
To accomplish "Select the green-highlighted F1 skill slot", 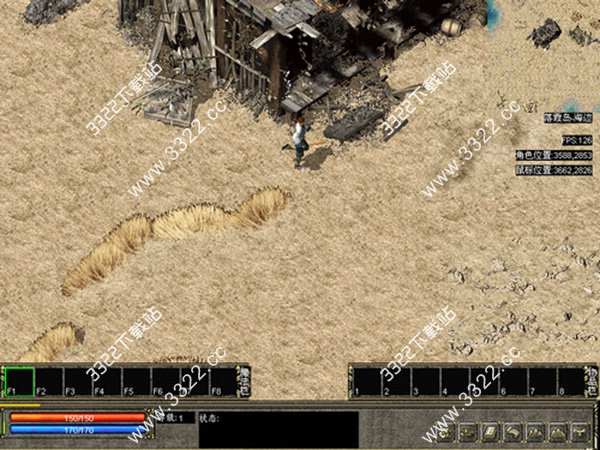I will click(x=19, y=381).
